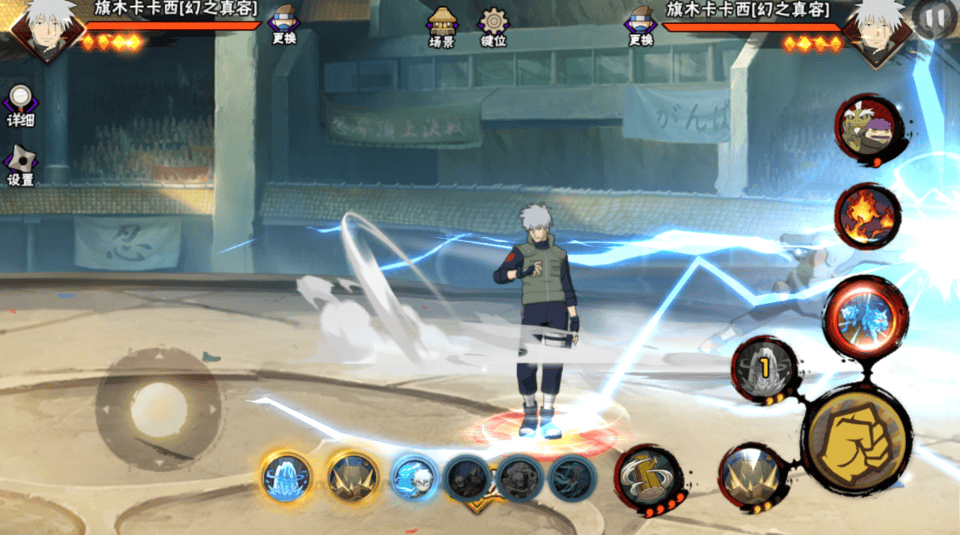Click 更换 to swap the right opponent's ninja
Viewport: 960px width, 535px height.
pyautogui.click(x=641, y=24)
